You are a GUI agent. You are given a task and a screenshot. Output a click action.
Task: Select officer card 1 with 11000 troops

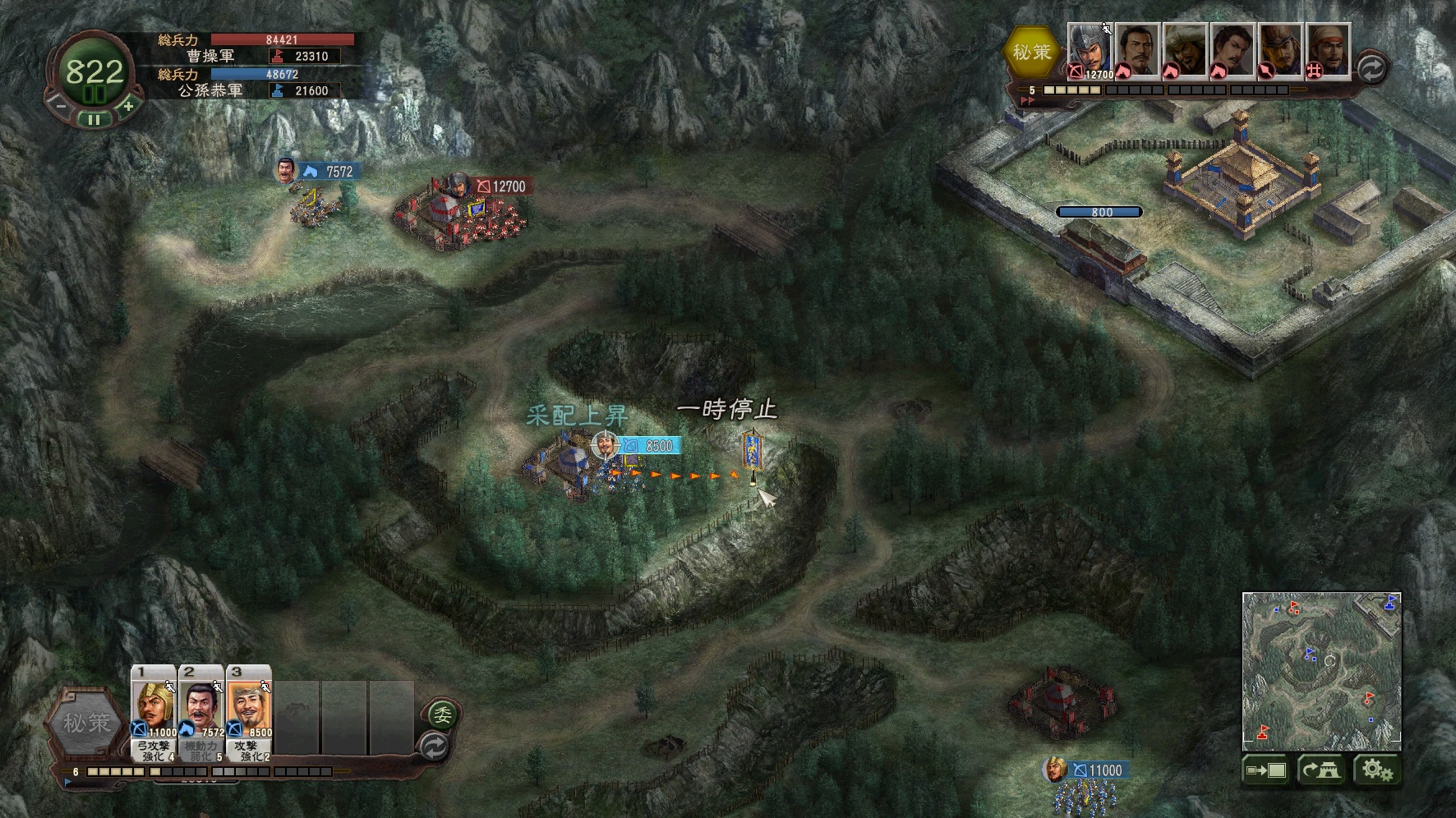(x=154, y=712)
